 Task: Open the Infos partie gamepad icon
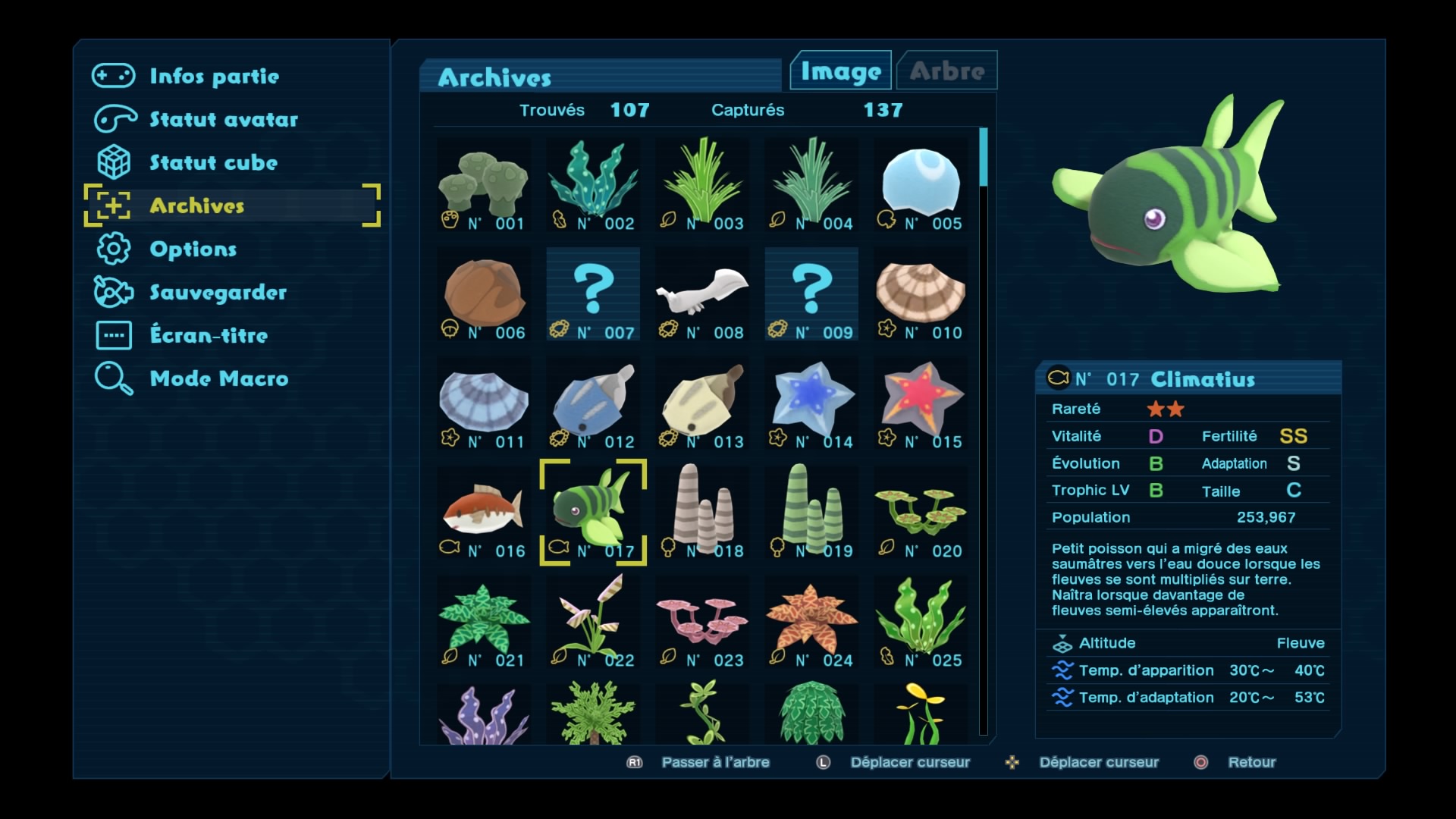[112, 75]
